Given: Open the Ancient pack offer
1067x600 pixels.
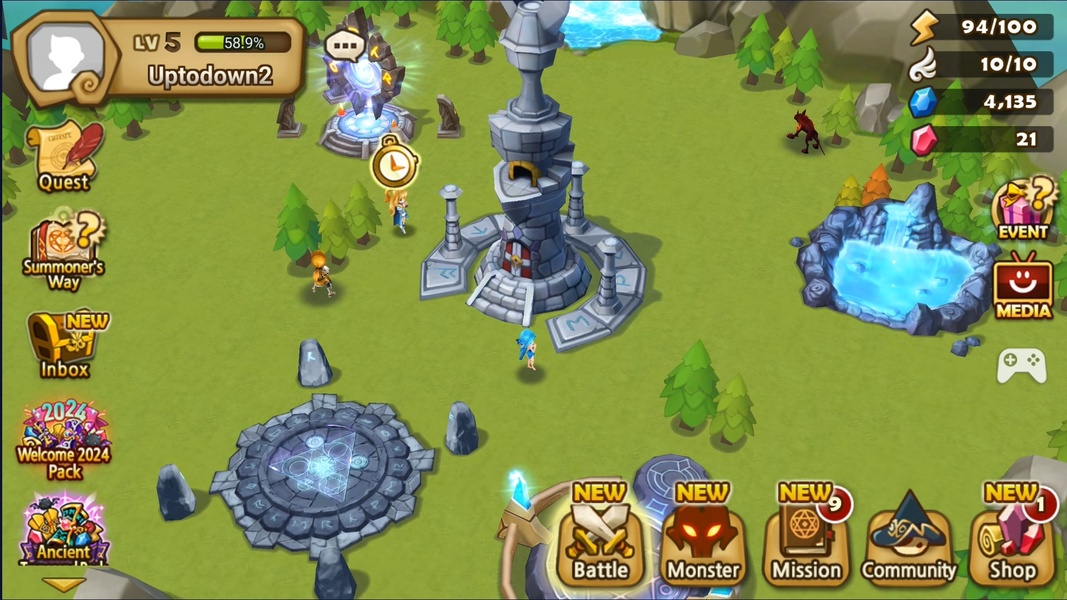Looking at the screenshot, I should (x=64, y=530).
